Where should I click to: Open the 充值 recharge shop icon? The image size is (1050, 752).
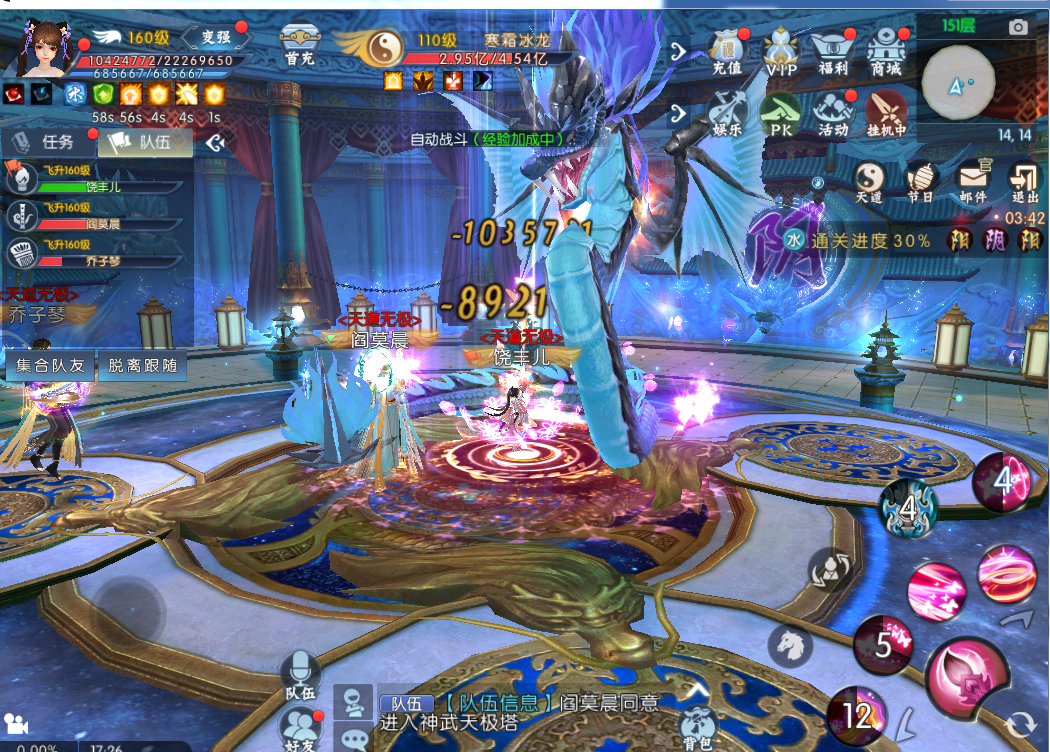727,51
